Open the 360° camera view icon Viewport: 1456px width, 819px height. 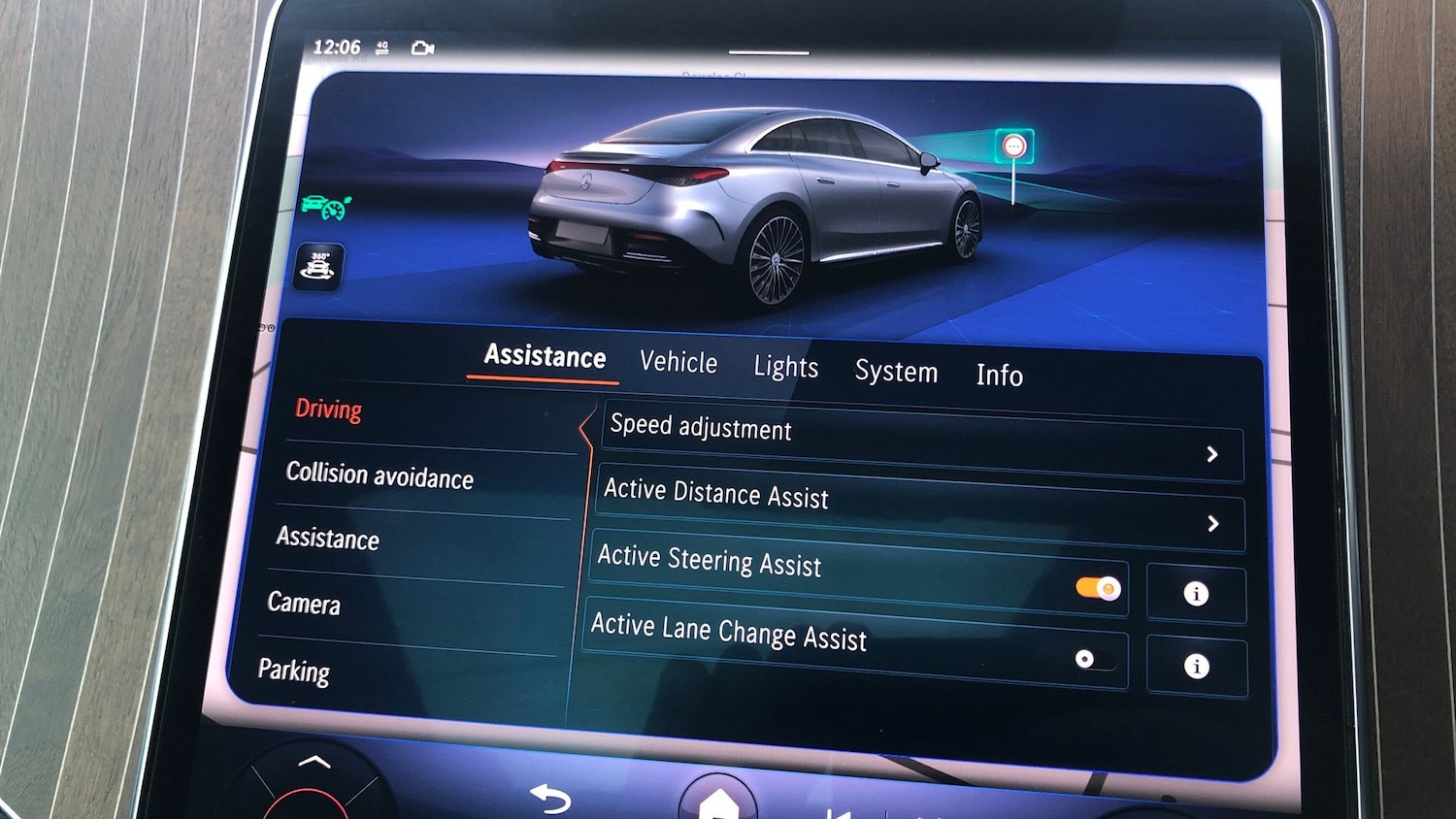(319, 266)
